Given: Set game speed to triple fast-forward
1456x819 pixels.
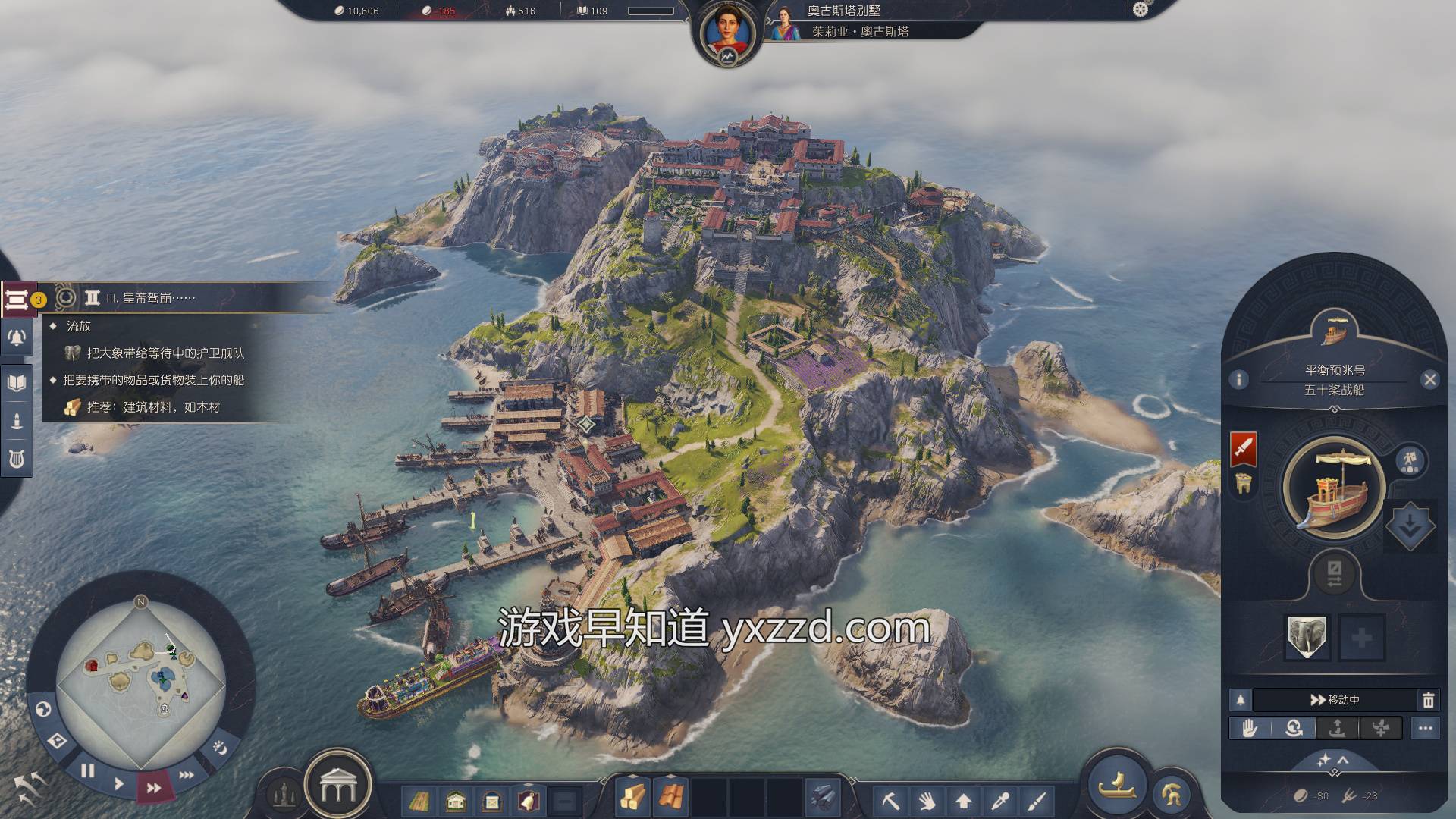Looking at the screenshot, I should point(186,775).
